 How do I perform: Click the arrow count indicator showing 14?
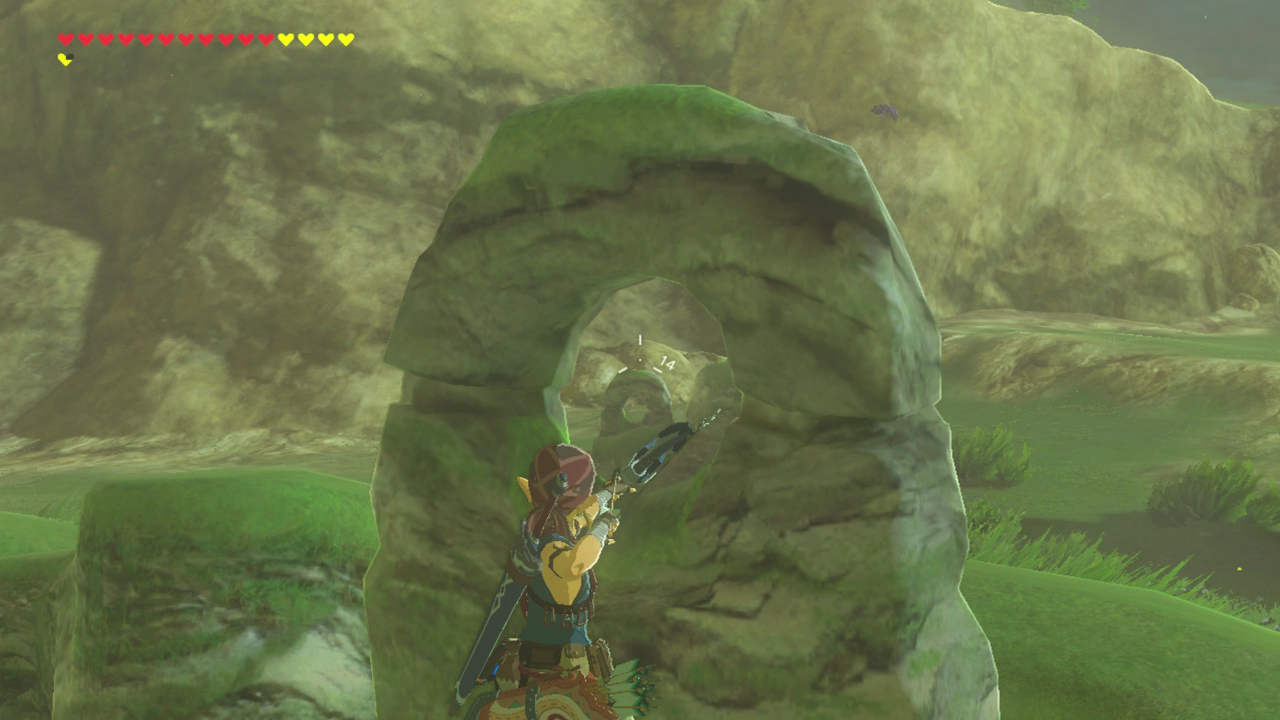[x=667, y=362]
